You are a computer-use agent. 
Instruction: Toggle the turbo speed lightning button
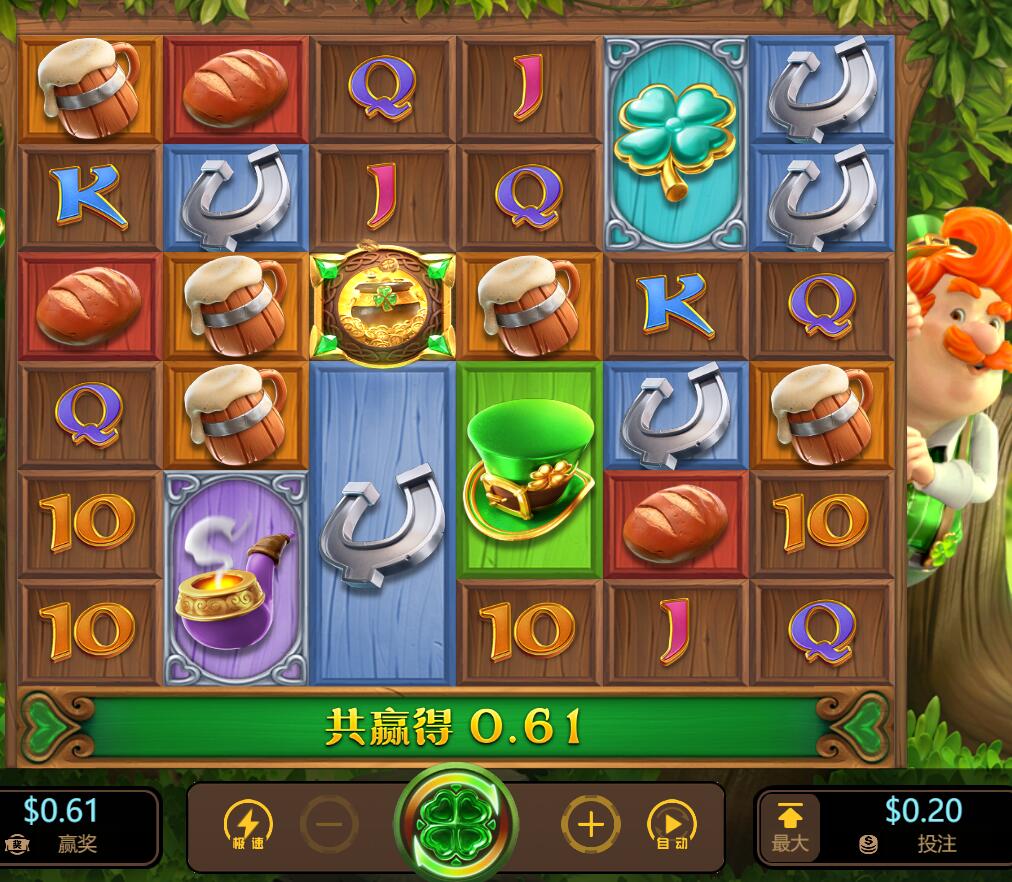247,825
